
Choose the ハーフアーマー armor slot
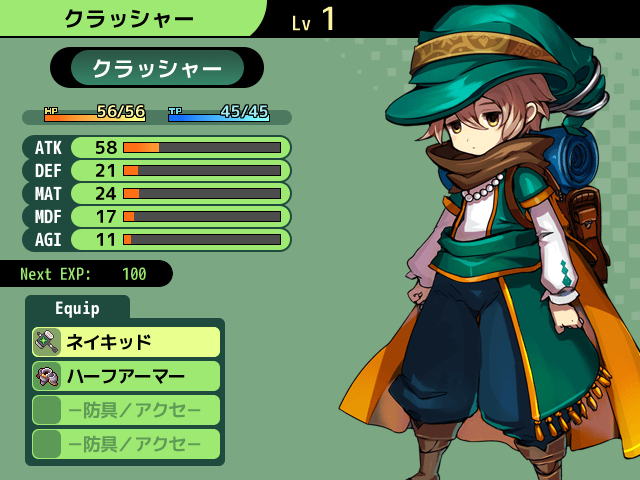point(126,376)
